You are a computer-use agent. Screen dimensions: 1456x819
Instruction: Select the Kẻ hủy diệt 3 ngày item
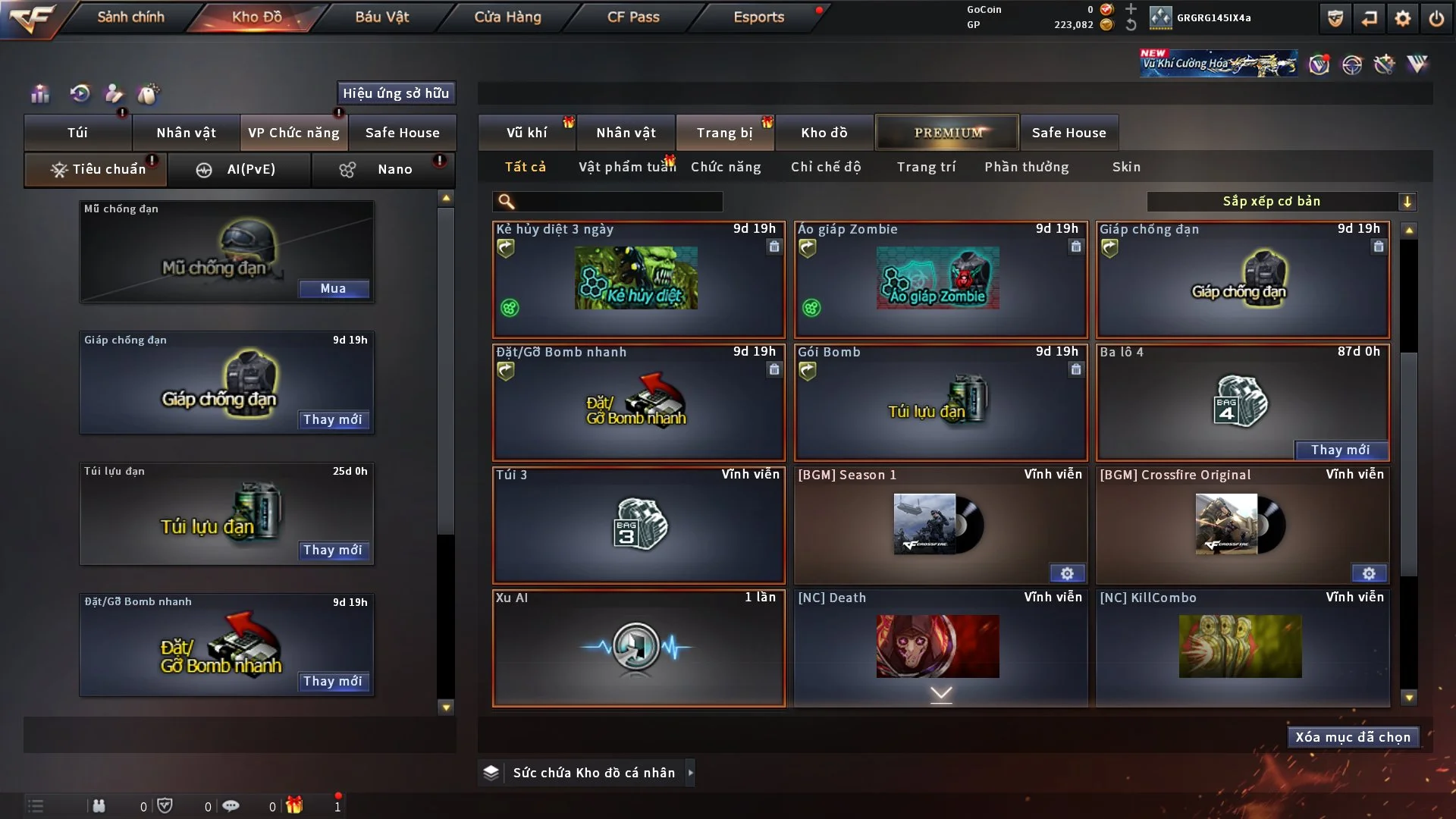639,279
